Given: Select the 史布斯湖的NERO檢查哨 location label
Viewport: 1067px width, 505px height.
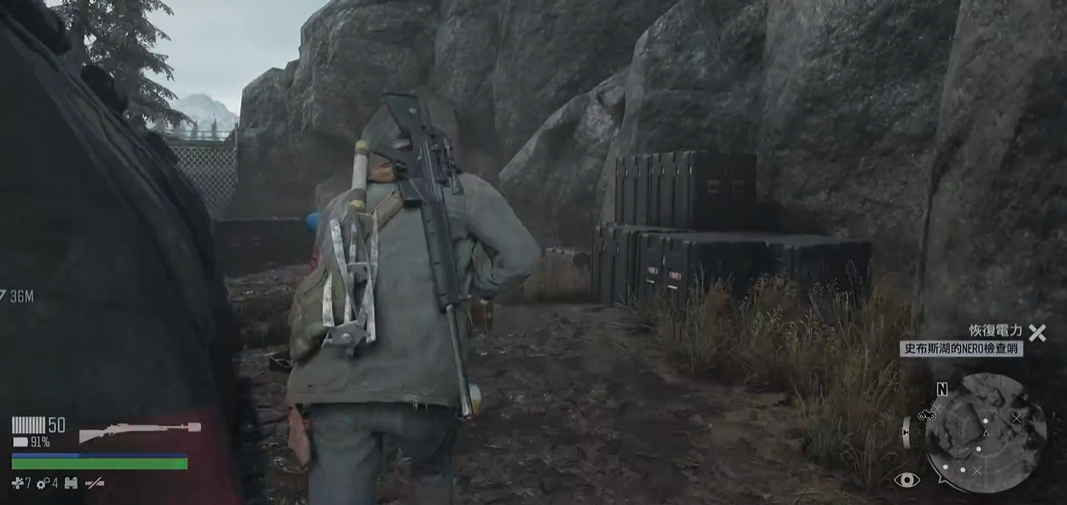Looking at the screenshot, I should pyautogui.click(x=960, y=349).
